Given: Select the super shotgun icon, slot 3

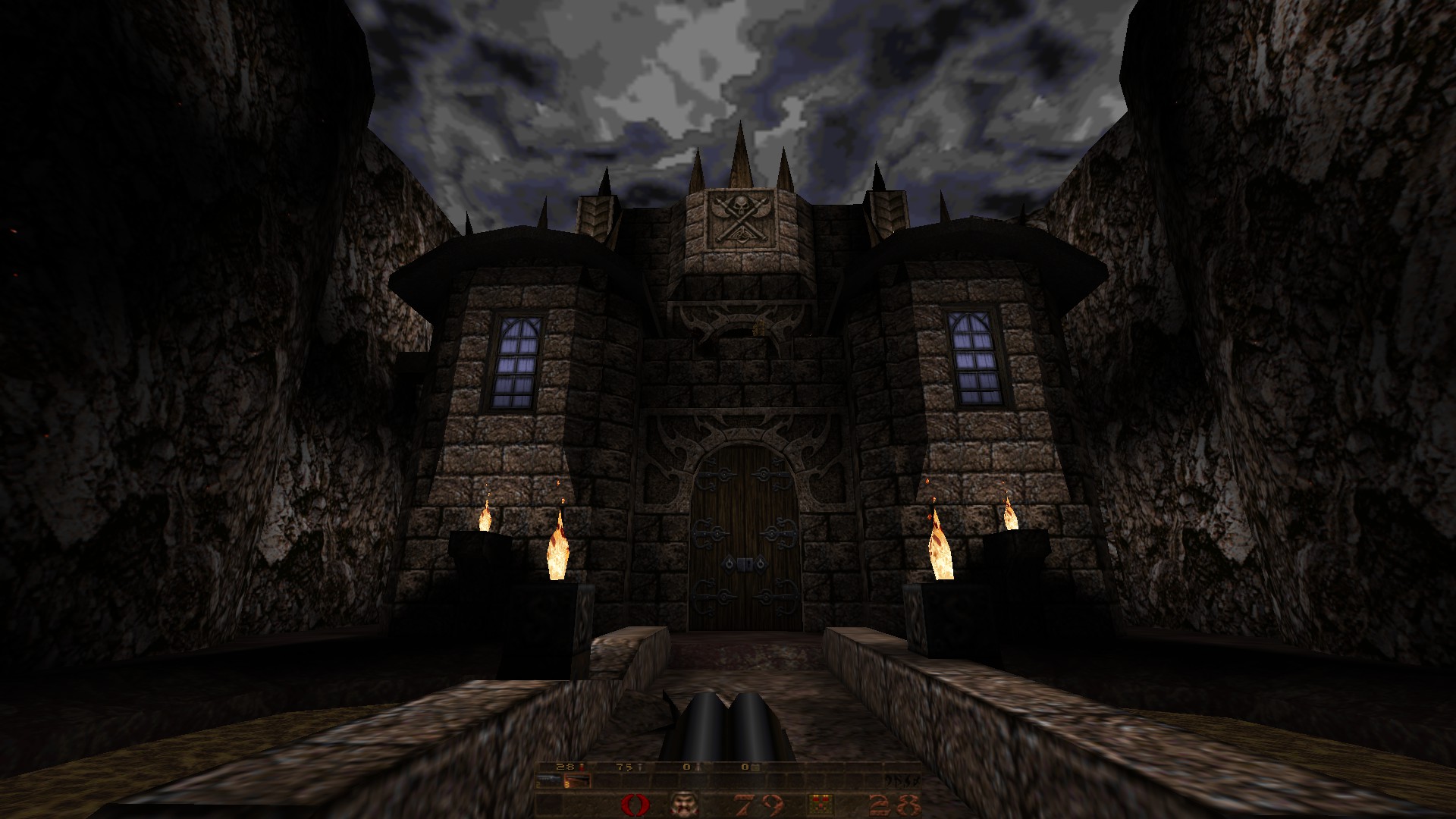Looking at the screenshot, I should click(576, 780).
